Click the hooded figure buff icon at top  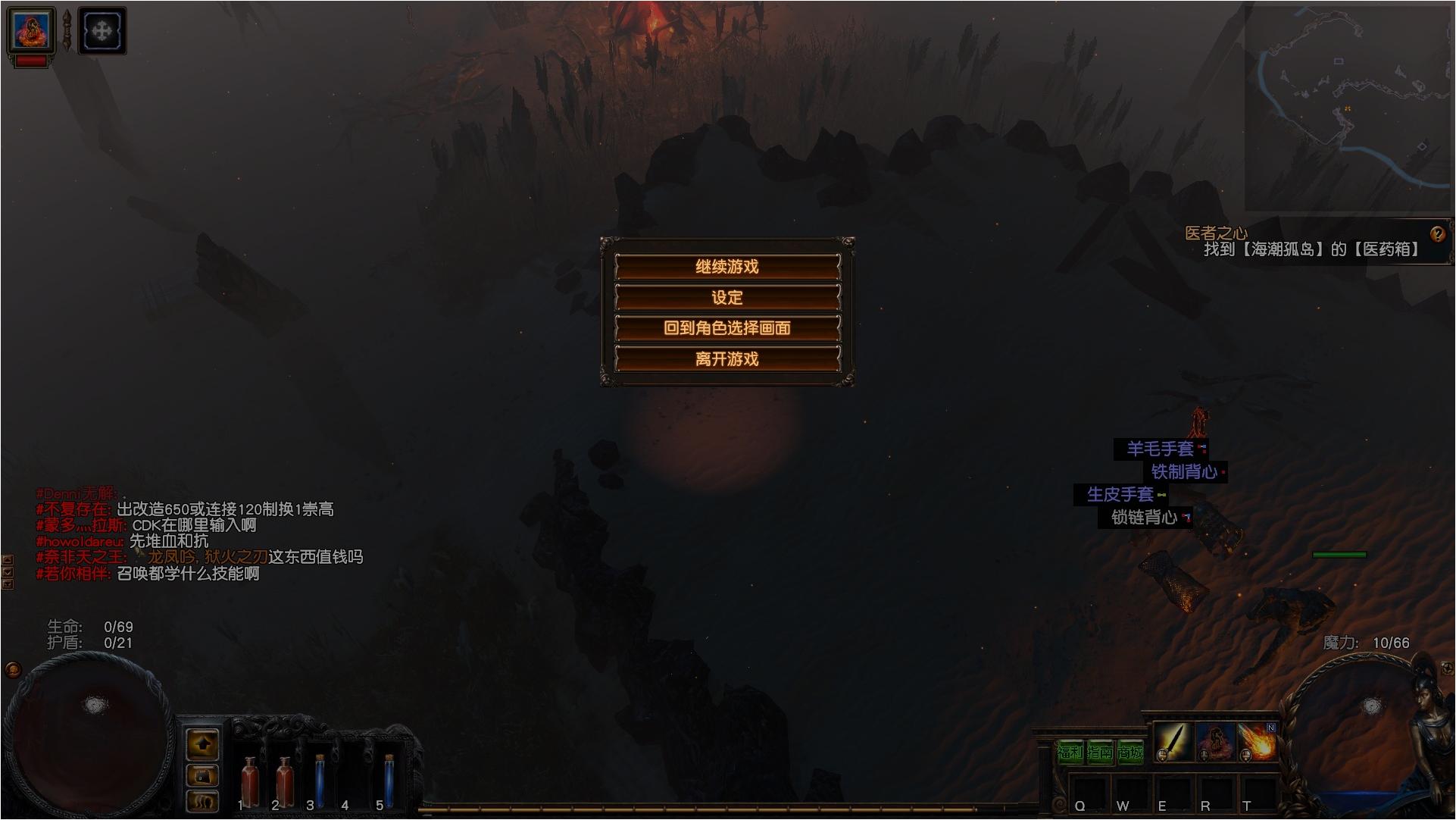pos(31,30)
